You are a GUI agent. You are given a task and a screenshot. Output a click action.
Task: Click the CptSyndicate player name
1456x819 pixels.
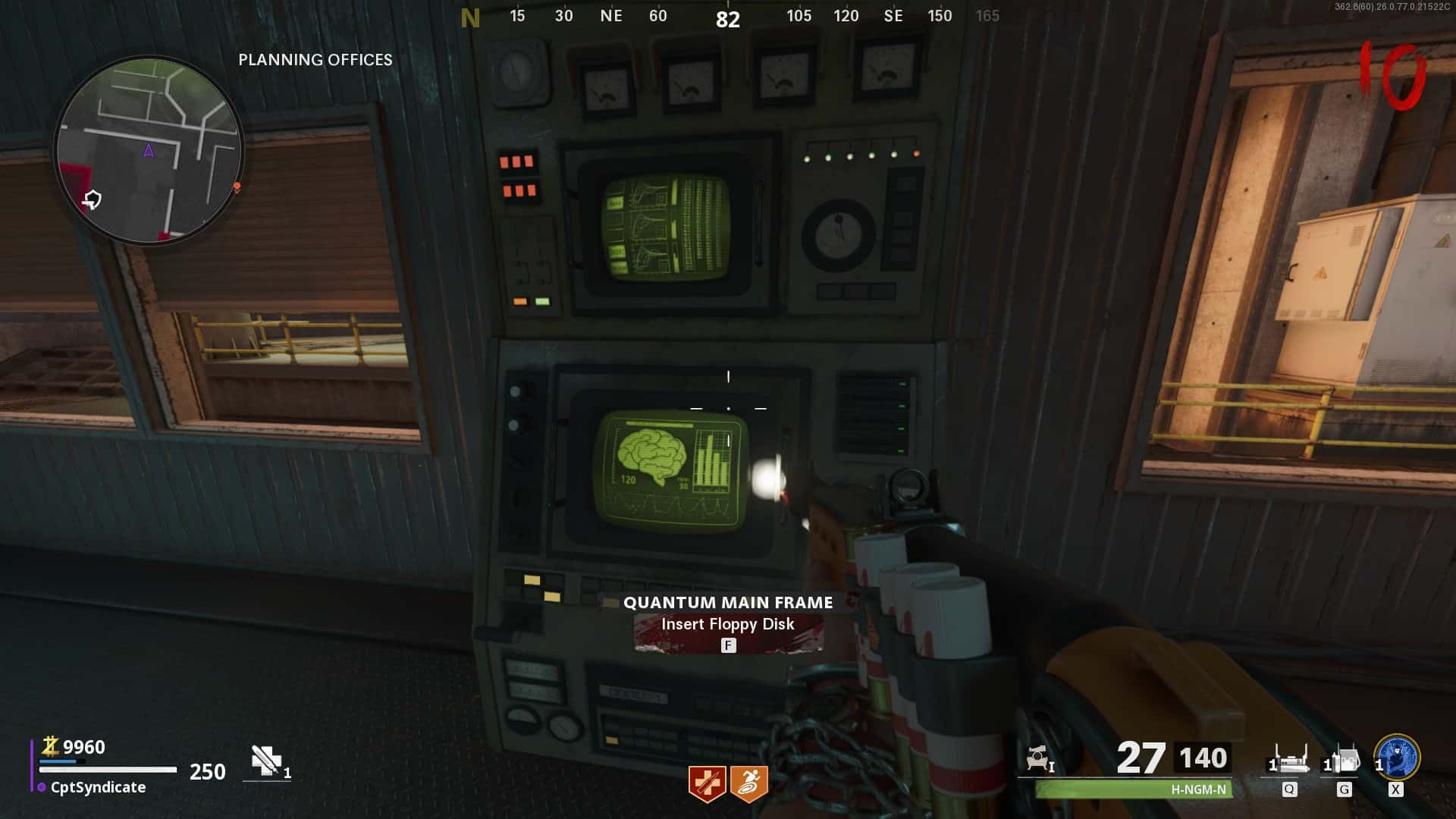pyautogui.click(x=98, y=787)
